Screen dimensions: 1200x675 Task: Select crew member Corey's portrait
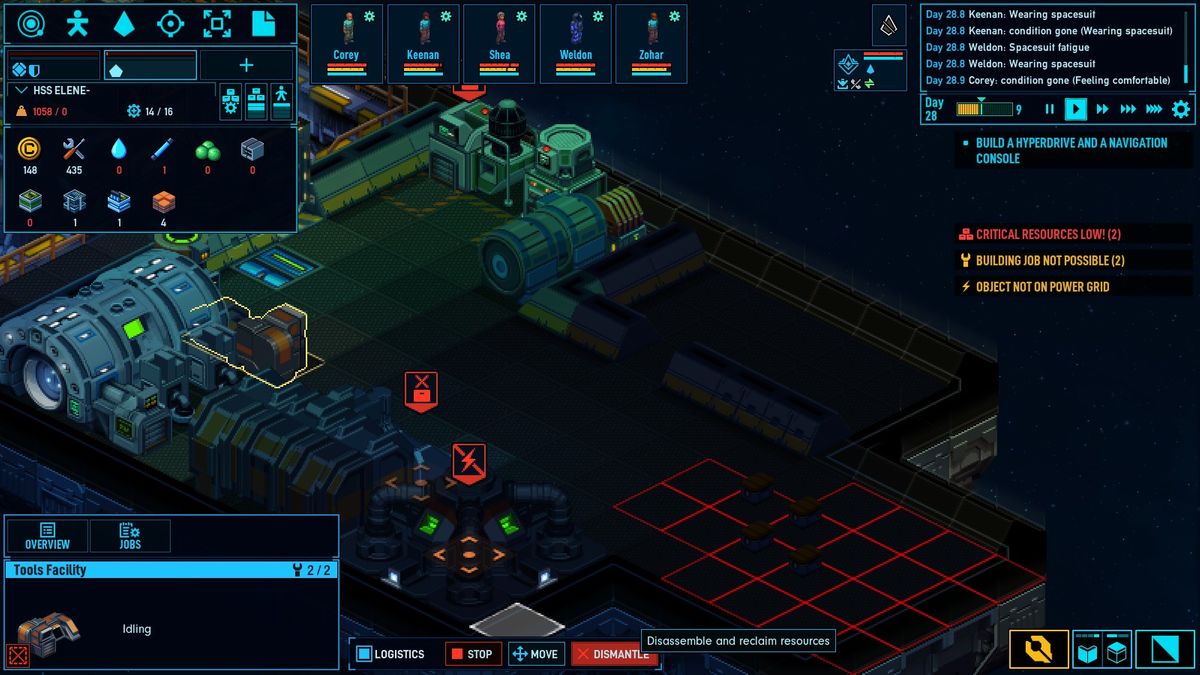[x=346, y=43]
